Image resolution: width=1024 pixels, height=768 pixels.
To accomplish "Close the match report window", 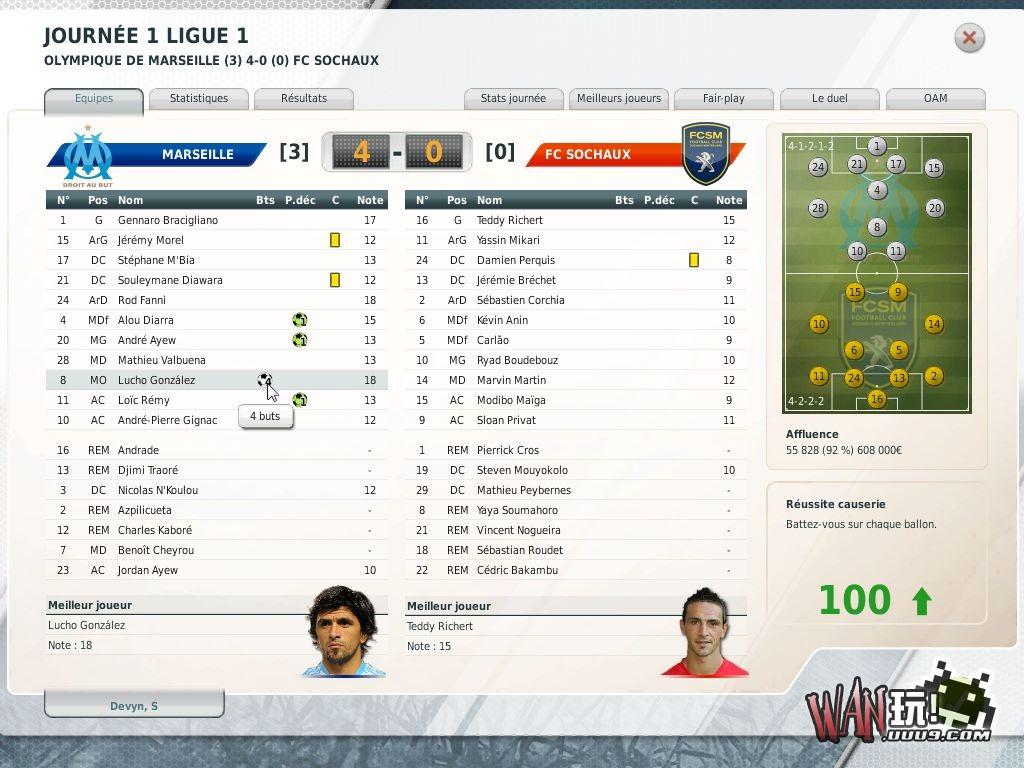I will (x=968, y=38).
